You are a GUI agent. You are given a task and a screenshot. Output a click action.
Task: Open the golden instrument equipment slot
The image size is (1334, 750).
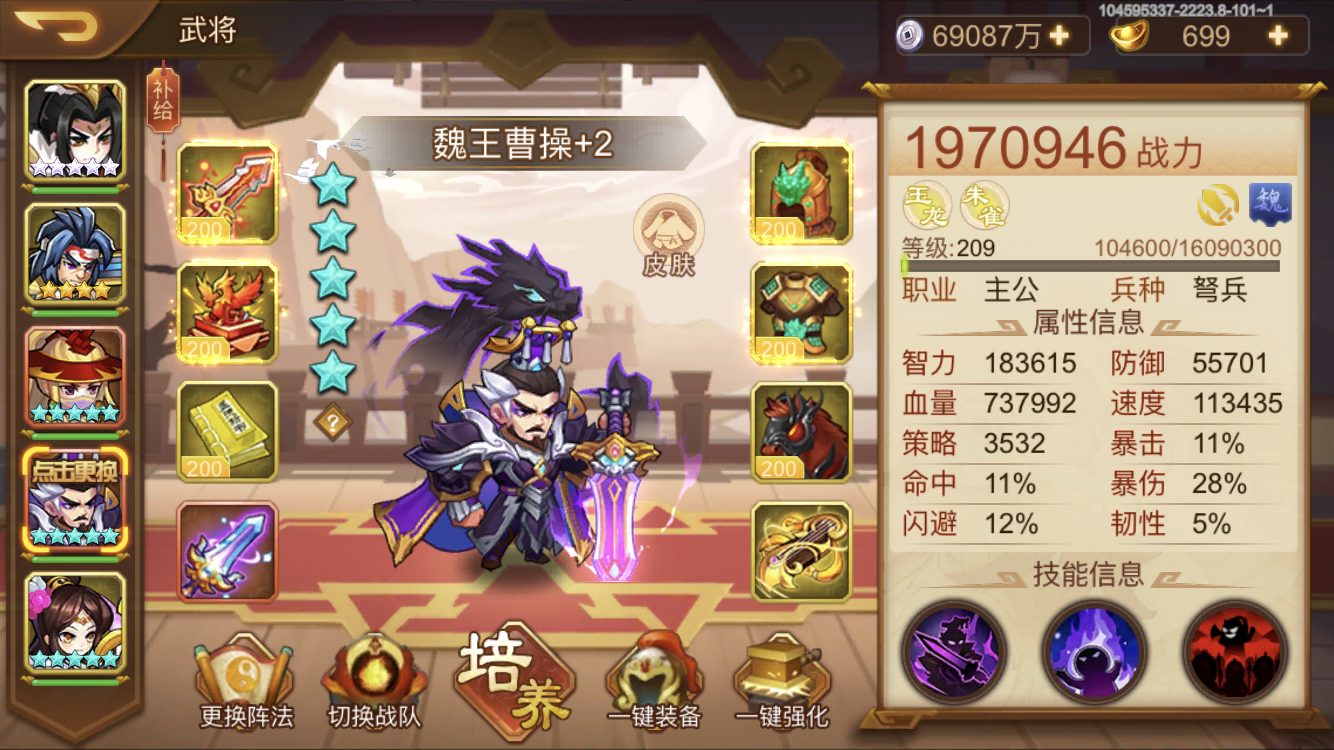click(801, 550)
